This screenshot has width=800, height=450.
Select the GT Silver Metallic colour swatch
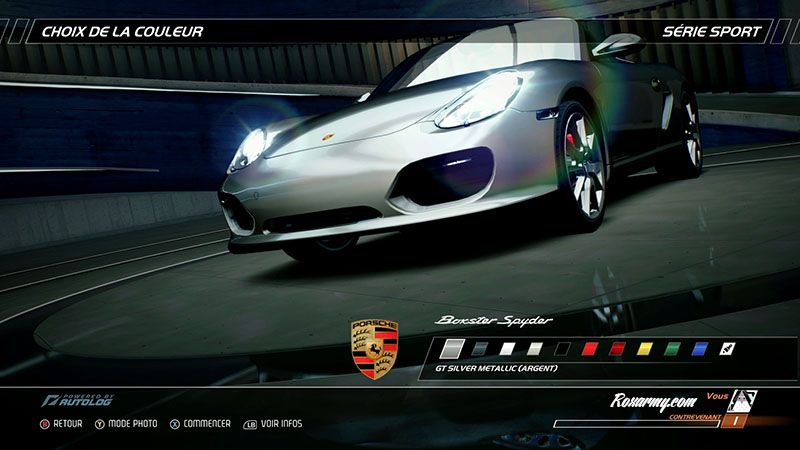tap(452, 349)
